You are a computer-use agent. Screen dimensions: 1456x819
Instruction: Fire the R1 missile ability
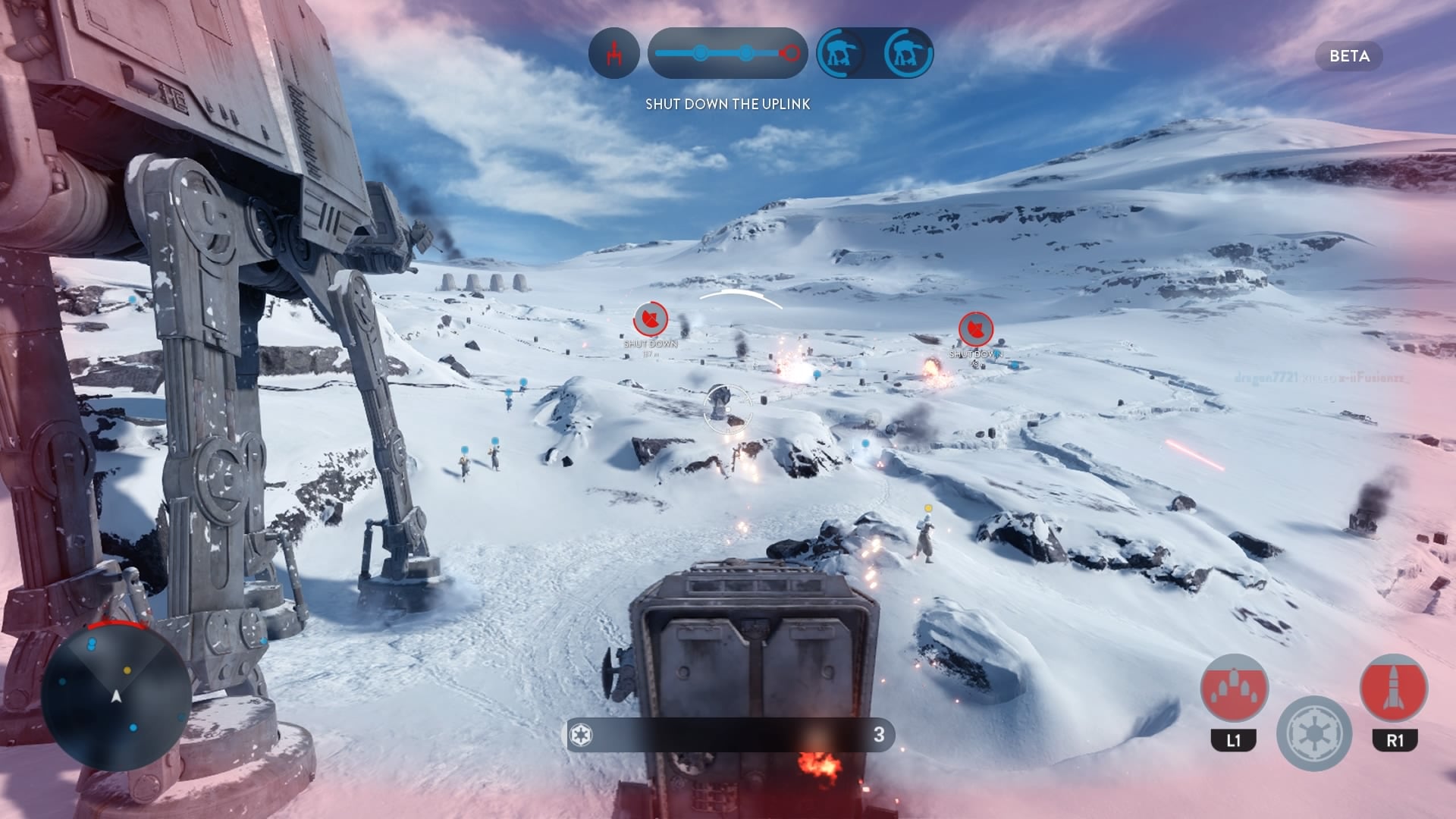[1394, 689]
